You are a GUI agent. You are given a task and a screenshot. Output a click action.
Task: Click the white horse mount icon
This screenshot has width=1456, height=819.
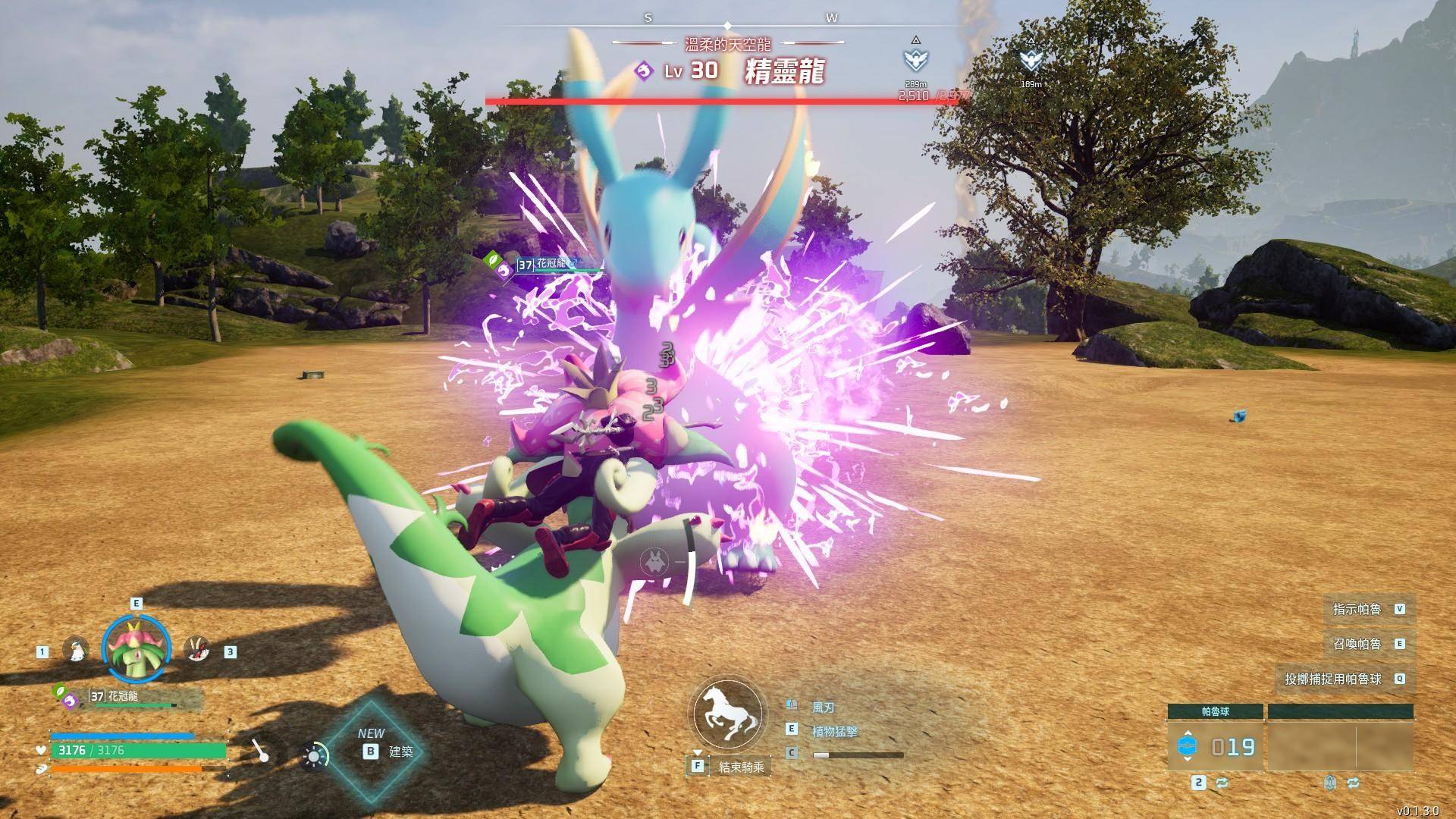point(727,715)
